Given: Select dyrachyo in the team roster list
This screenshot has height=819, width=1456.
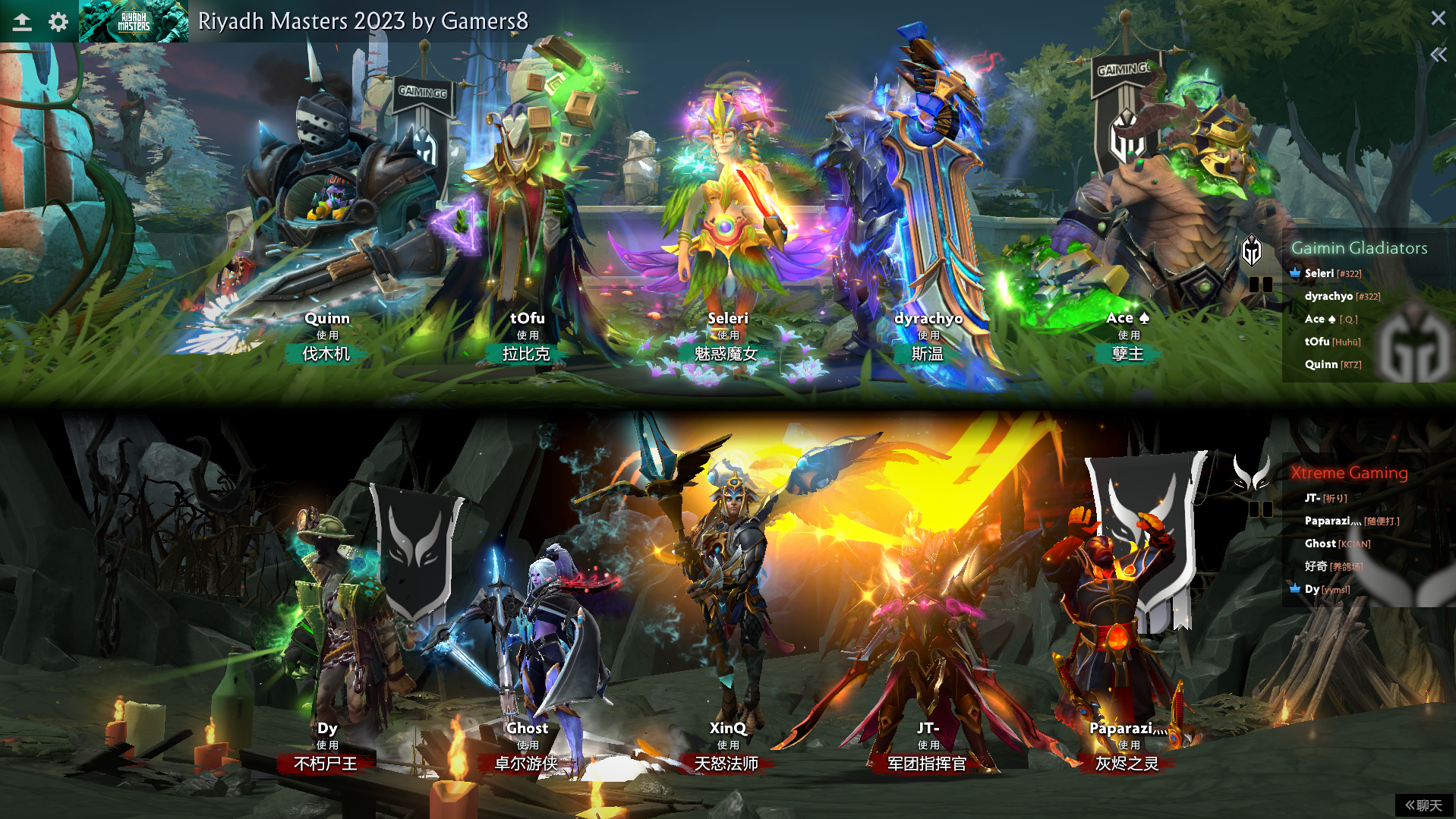Looking at the screenshot, I should 1328,296.
